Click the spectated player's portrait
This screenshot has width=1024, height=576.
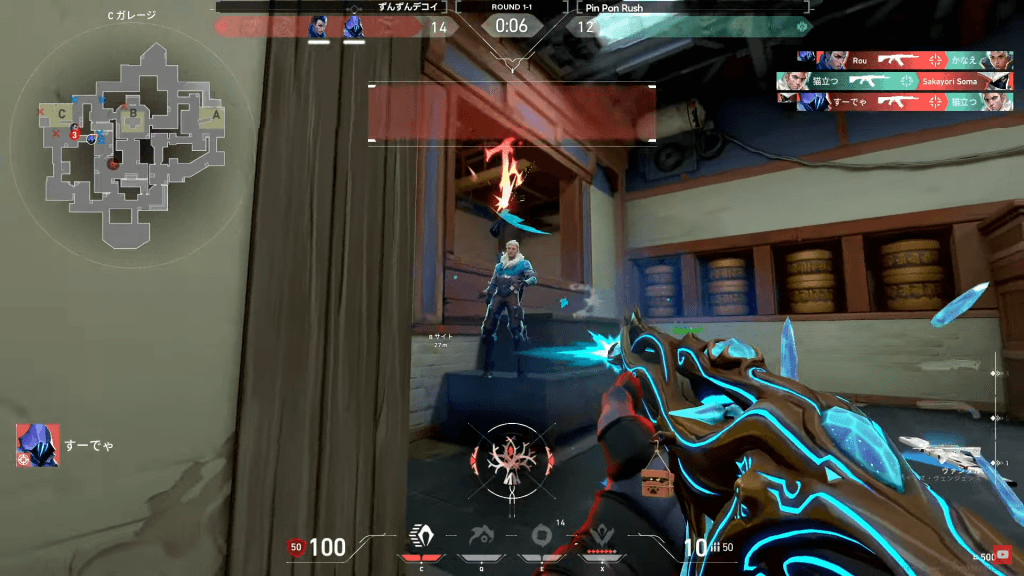[38, 445]
